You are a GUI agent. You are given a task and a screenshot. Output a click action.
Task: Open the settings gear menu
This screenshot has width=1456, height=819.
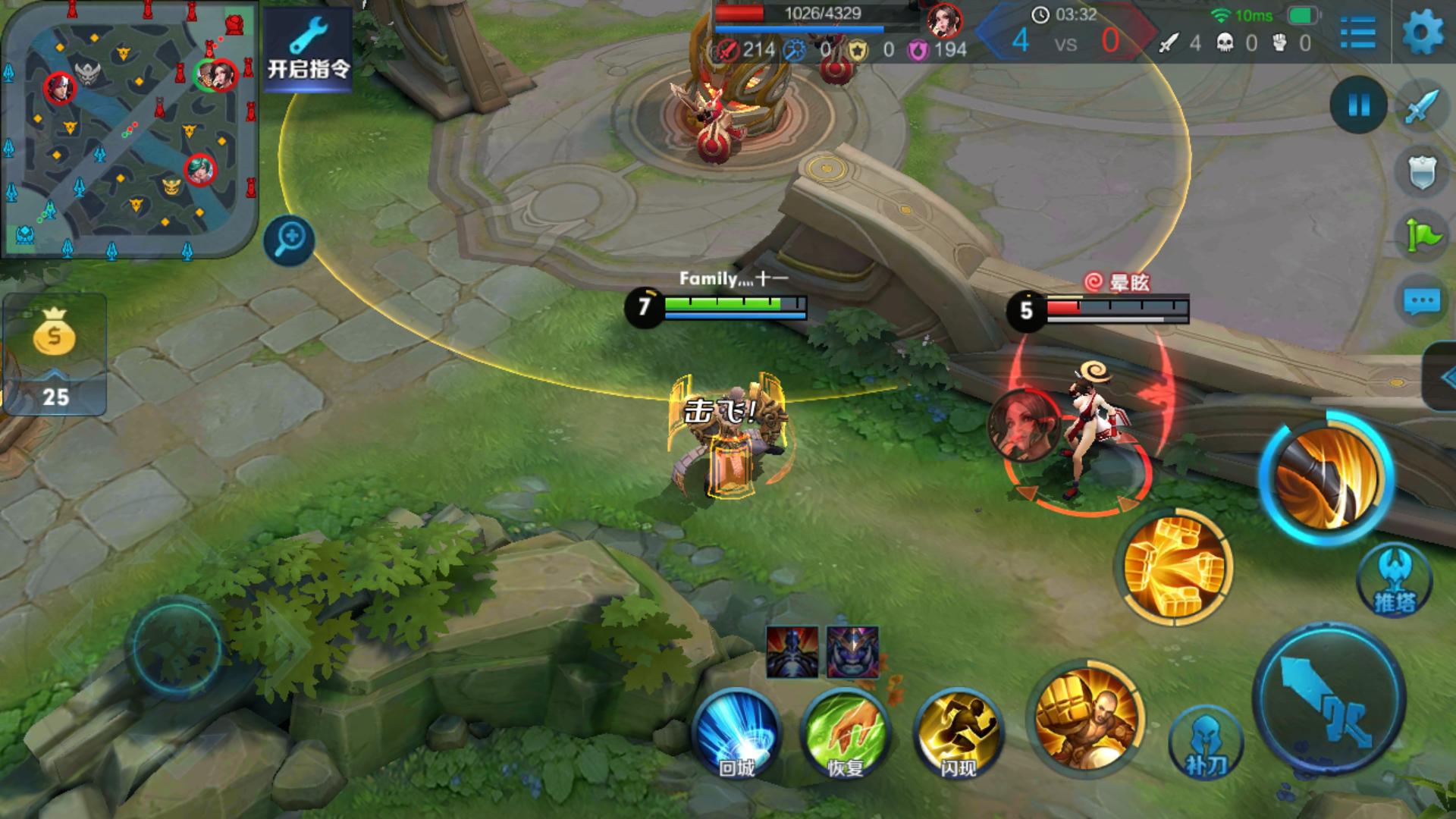coord(1423,33)
